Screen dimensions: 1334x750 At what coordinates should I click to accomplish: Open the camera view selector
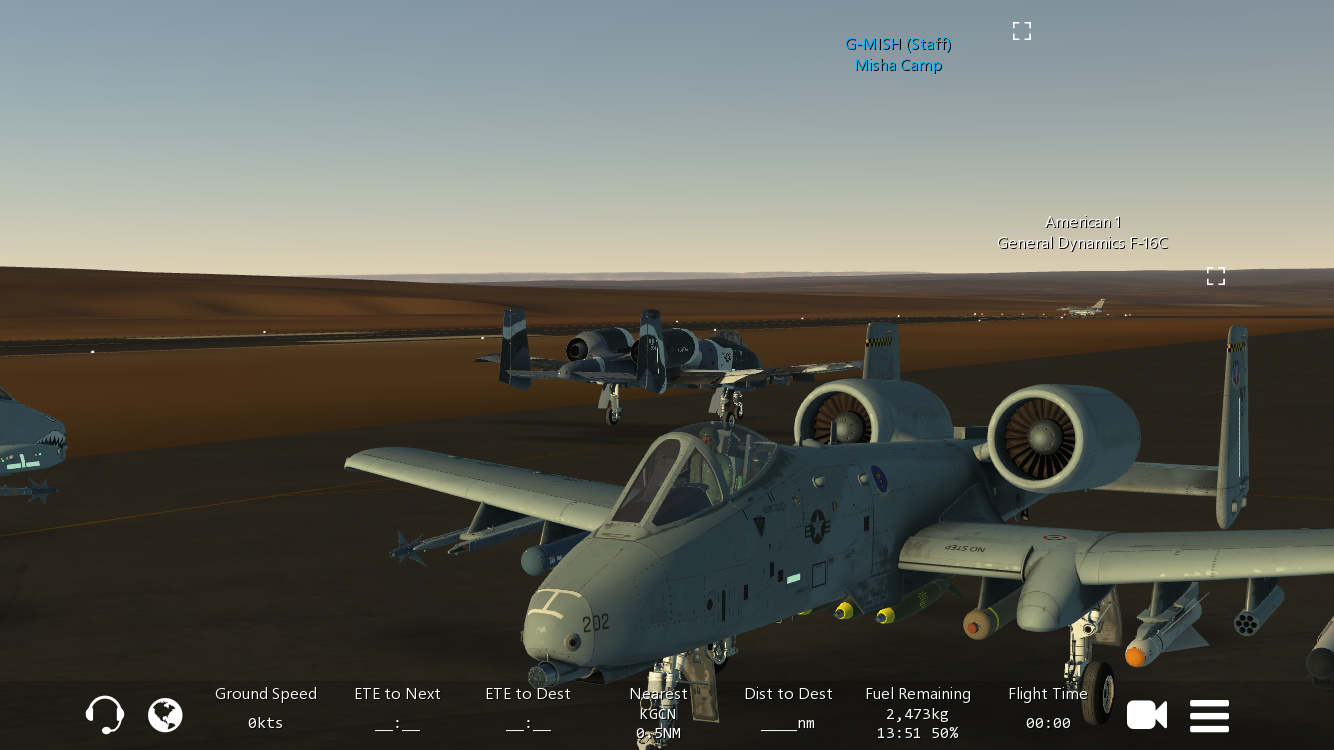point(1147,715)
